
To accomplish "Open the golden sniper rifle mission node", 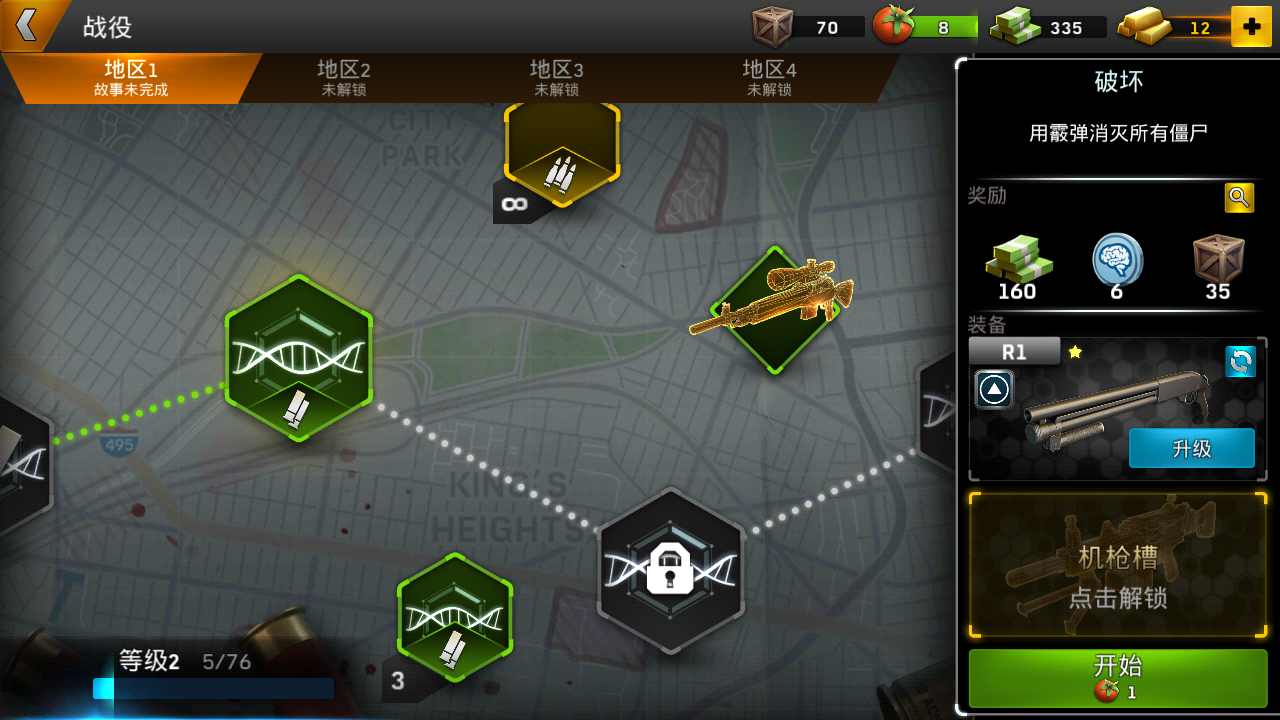I will tap(772, 309).
